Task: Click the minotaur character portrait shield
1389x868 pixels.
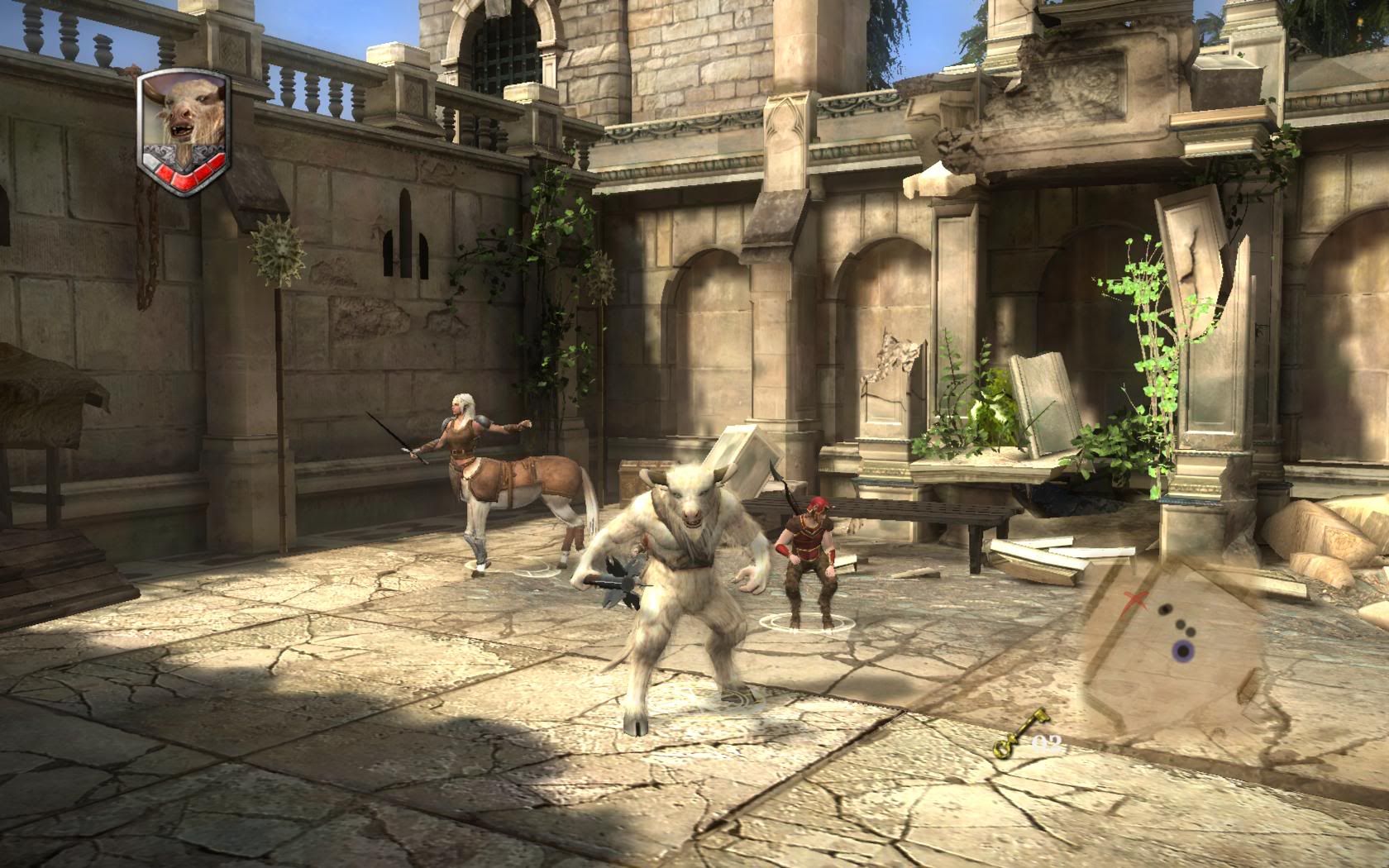Action: point(184,133)
